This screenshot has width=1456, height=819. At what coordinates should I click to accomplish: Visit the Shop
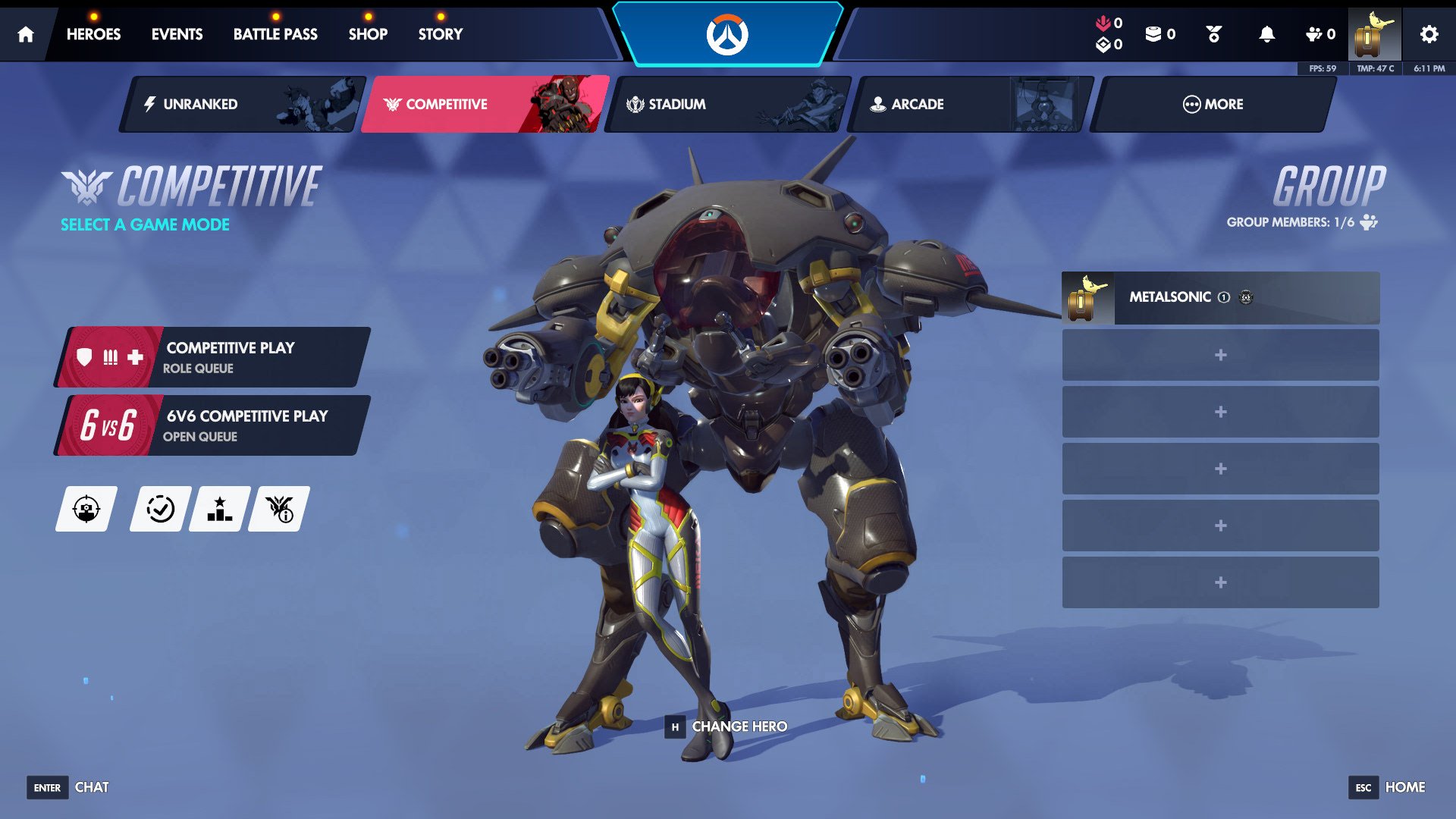[368, 34]
